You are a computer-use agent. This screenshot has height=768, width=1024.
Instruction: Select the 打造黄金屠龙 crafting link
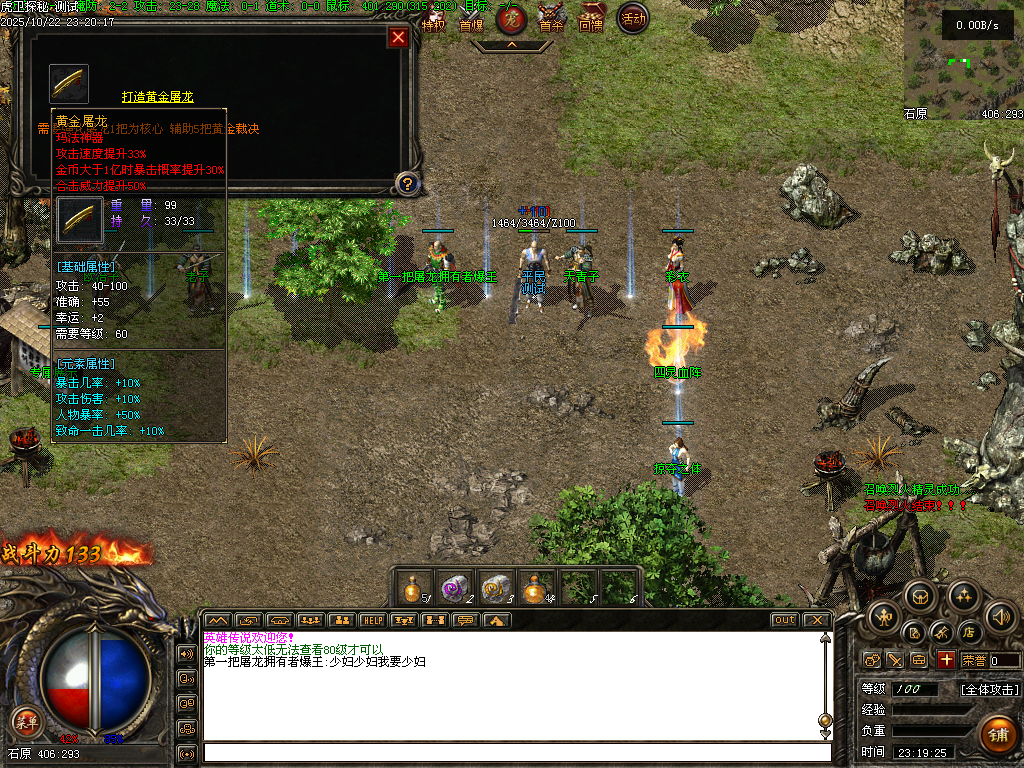[157, 97]
